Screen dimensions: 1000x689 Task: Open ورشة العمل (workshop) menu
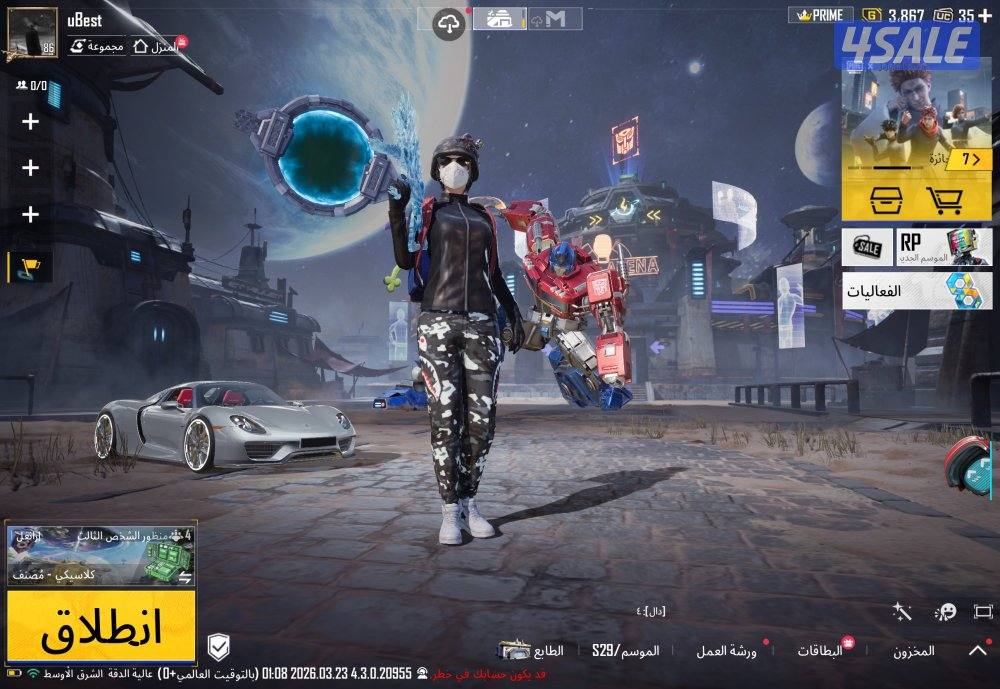727,651
